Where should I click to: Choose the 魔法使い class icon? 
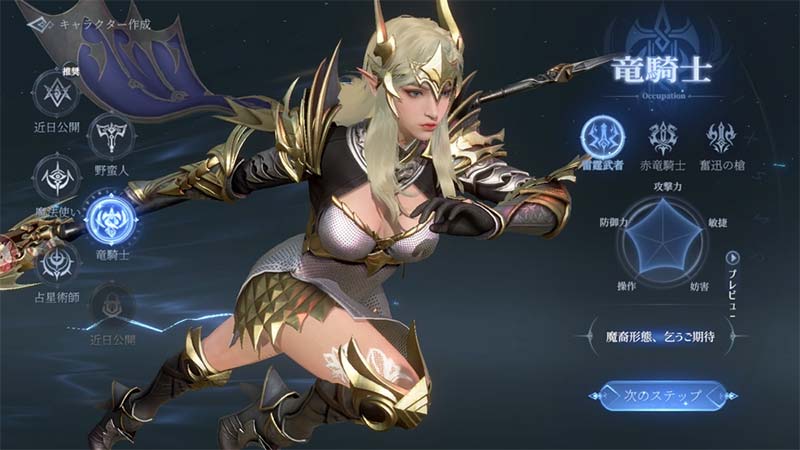click(x=58, y=177)
